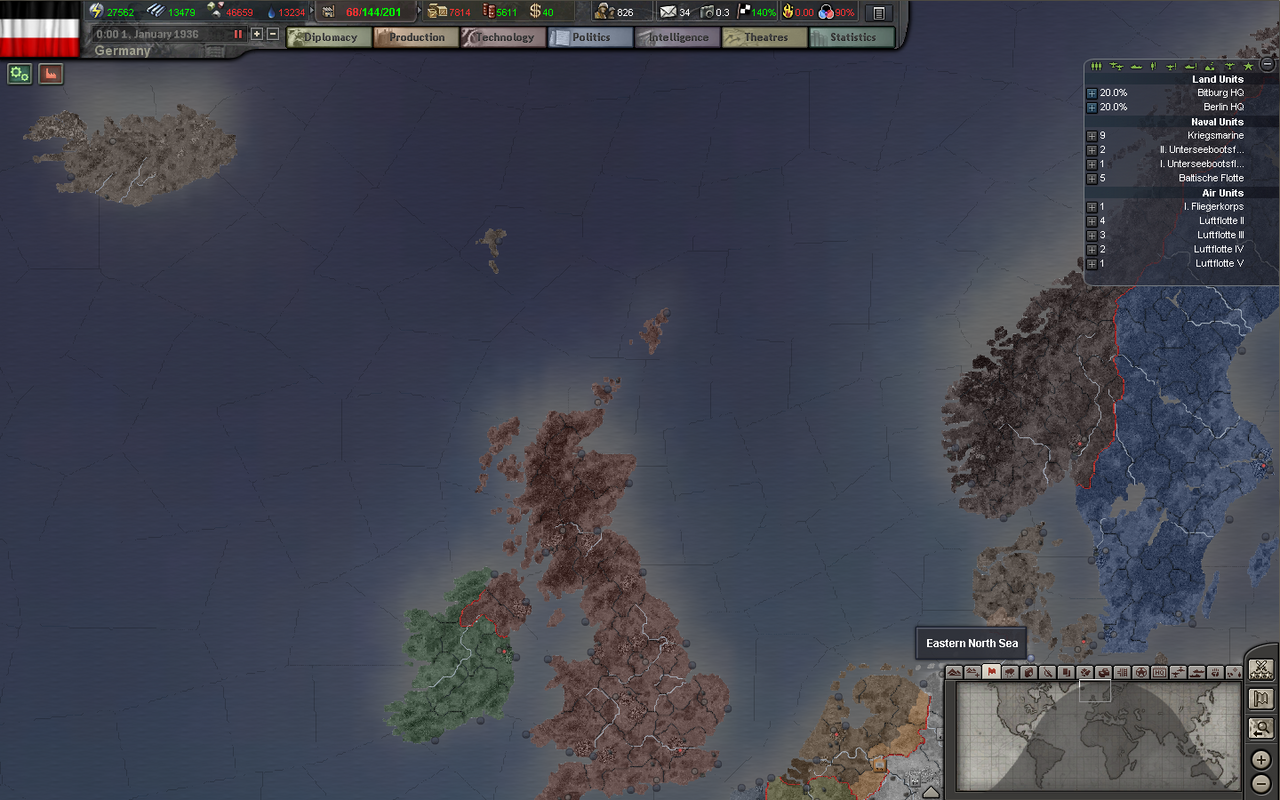1280x800 pixels.
Task: Open the Technology screen
Action: 503,38
